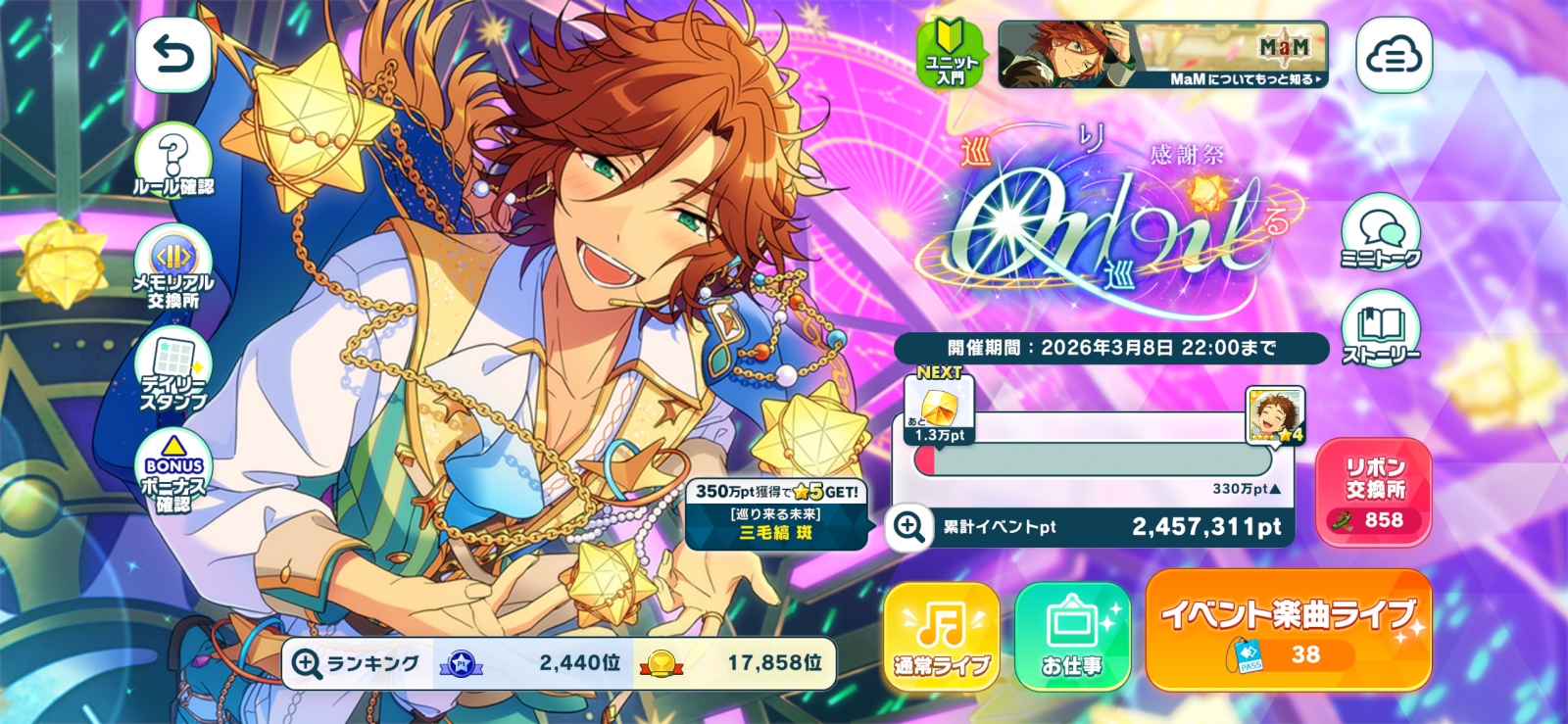View the 4-star card reward thumbnail
This screenshot has width=1568, height=724.
pos(1274,414)
